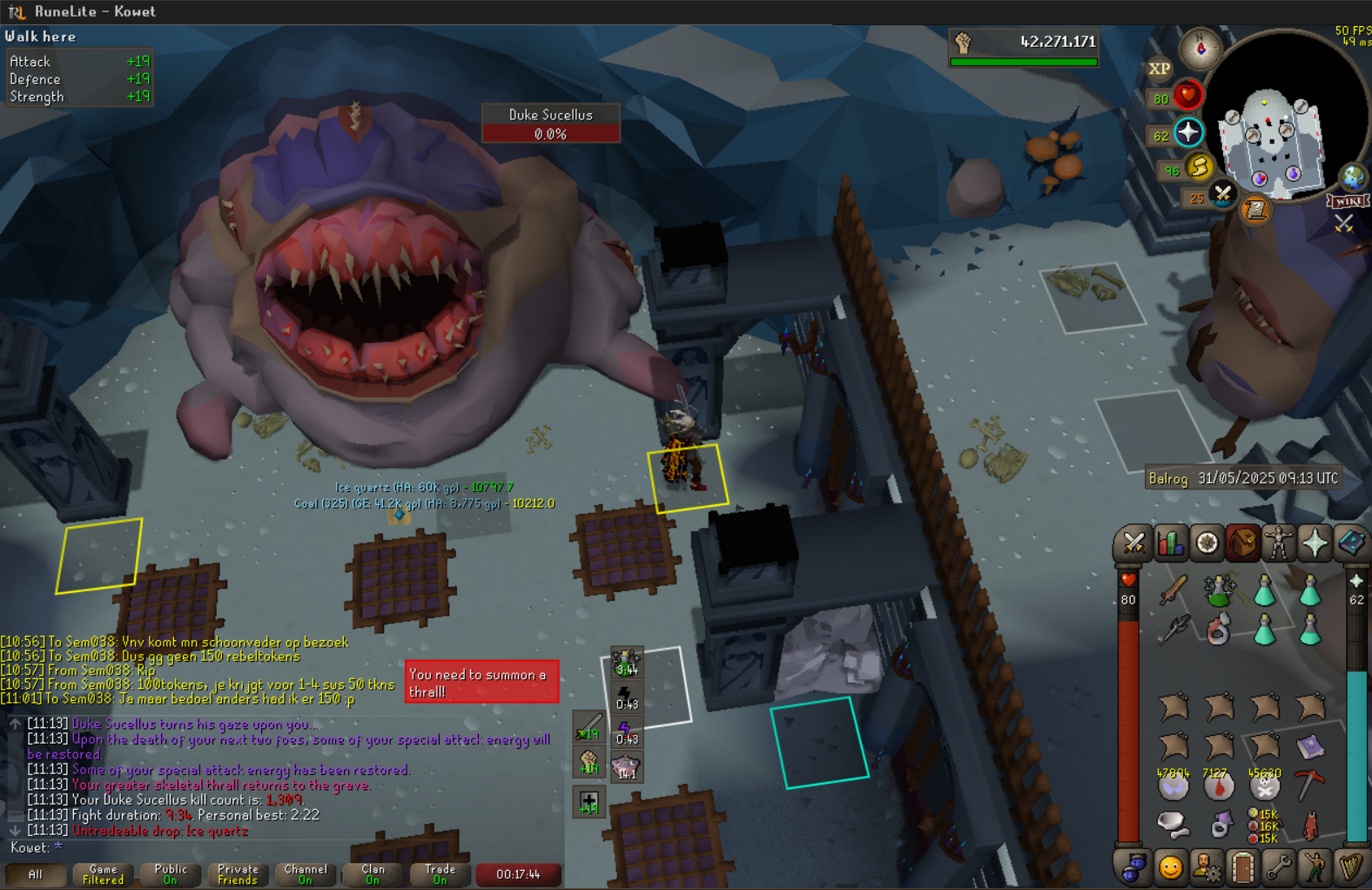Open the Game chat filter tab

[x=103, y=874]
